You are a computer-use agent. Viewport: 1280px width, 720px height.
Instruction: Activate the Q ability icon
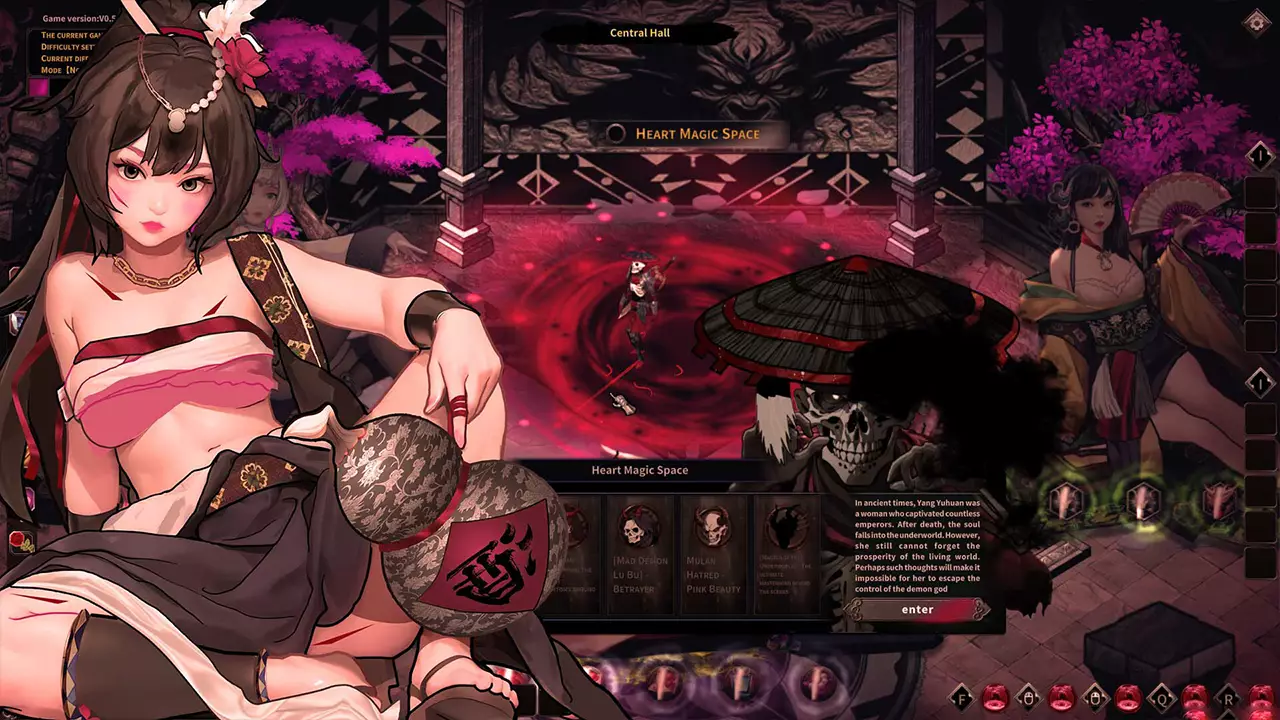[1162, 698]
